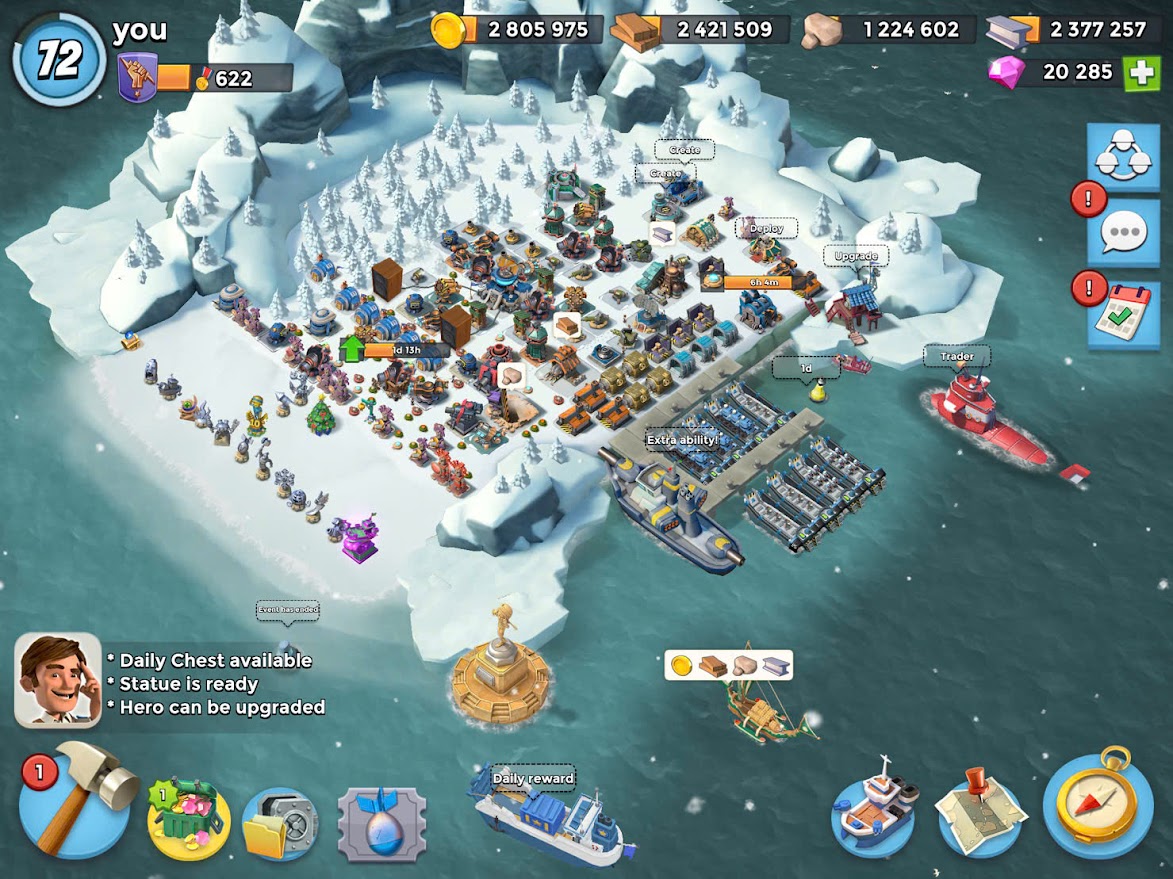The height and width of the screenshot is (879, 1173).
Task: Open the calendar events checklist
Action: click(1123, 313)
